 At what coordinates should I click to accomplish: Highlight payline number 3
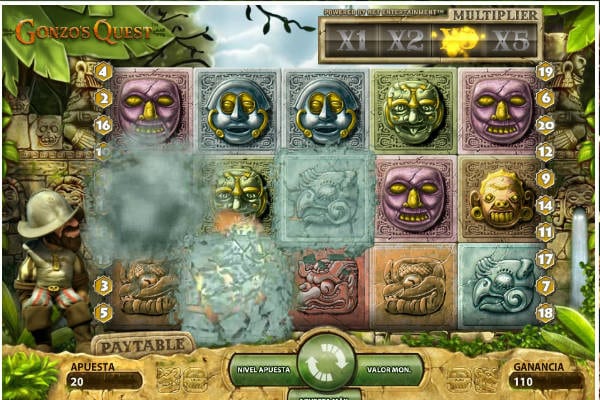click(x=103, y=286)
